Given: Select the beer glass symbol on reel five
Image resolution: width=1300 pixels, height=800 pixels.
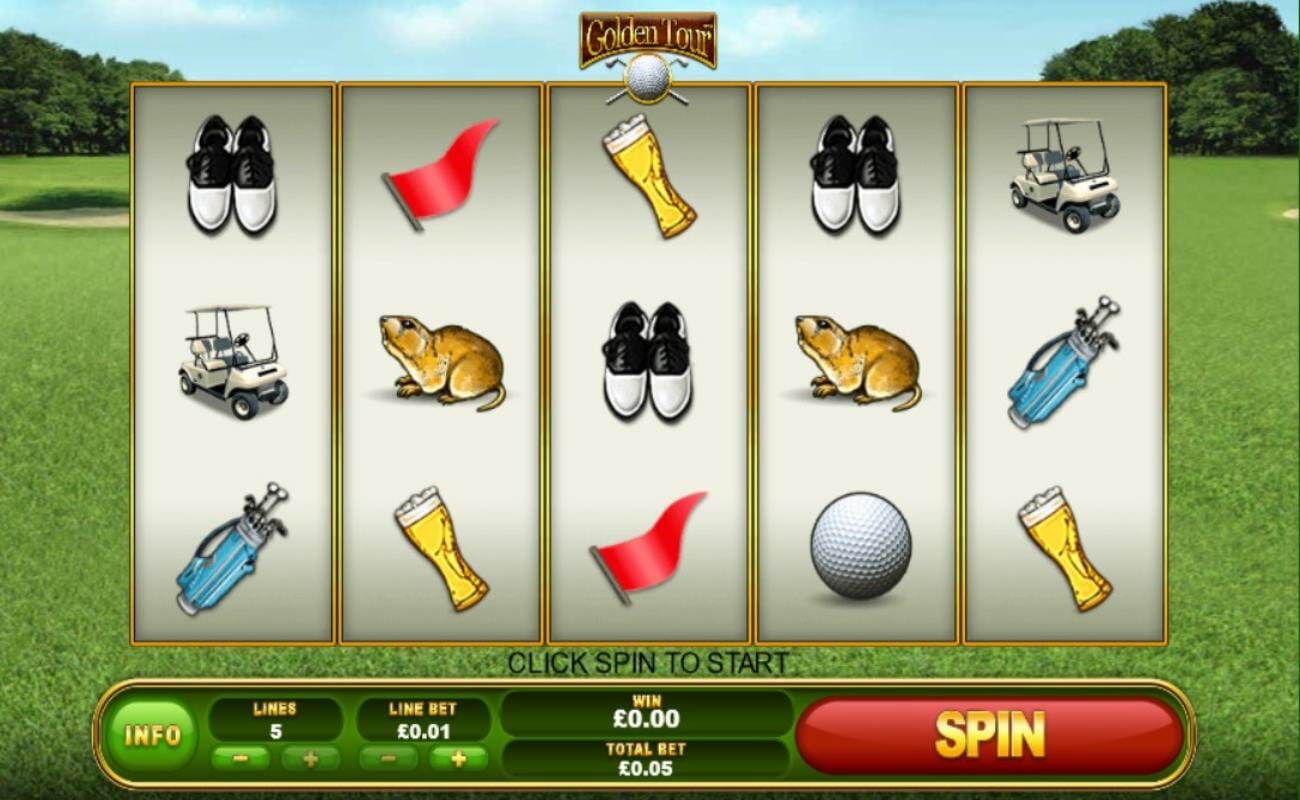Looking at the screenshot, I should tap(1070, 545).
